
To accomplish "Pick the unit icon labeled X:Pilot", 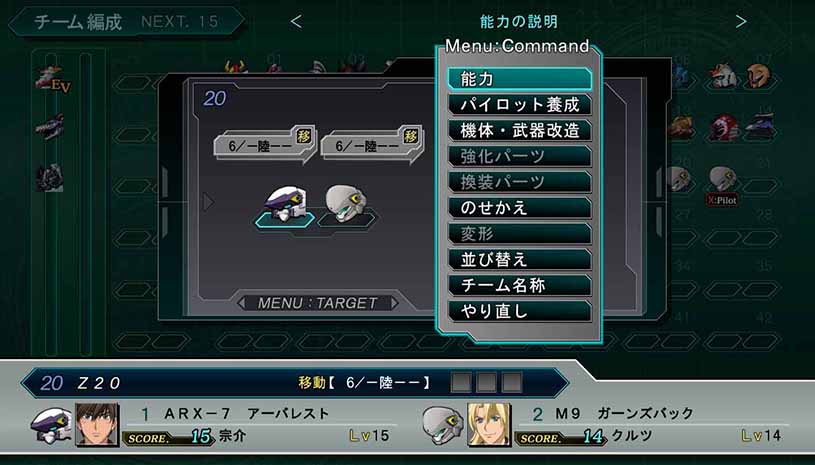I will [722, 181].
